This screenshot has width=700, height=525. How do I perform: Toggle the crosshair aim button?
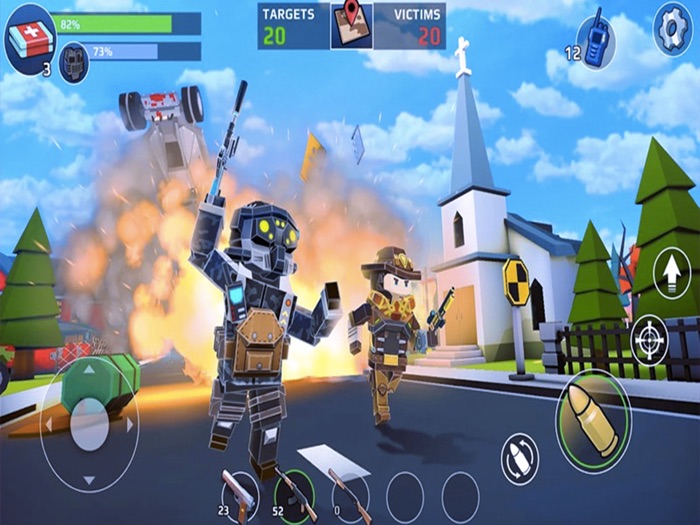[x=650, y=340]
